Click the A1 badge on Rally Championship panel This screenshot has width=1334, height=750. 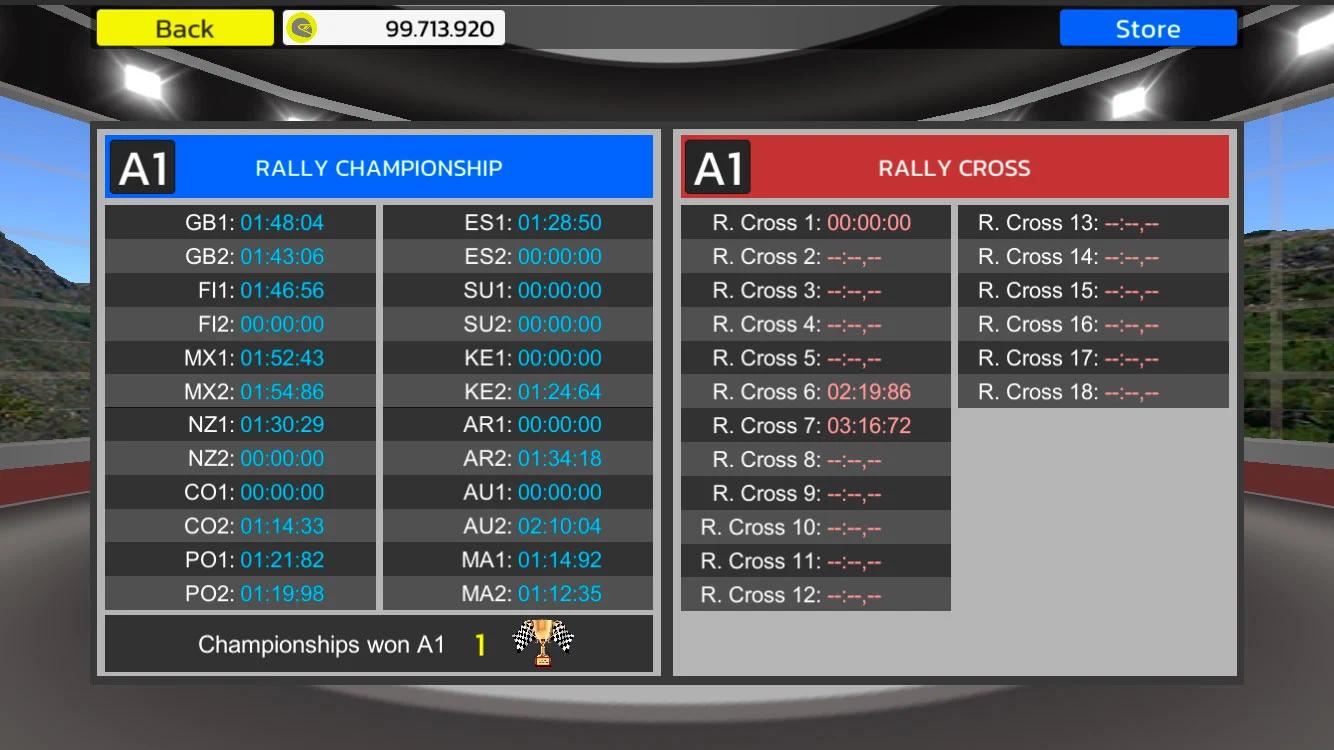point(142,167)
